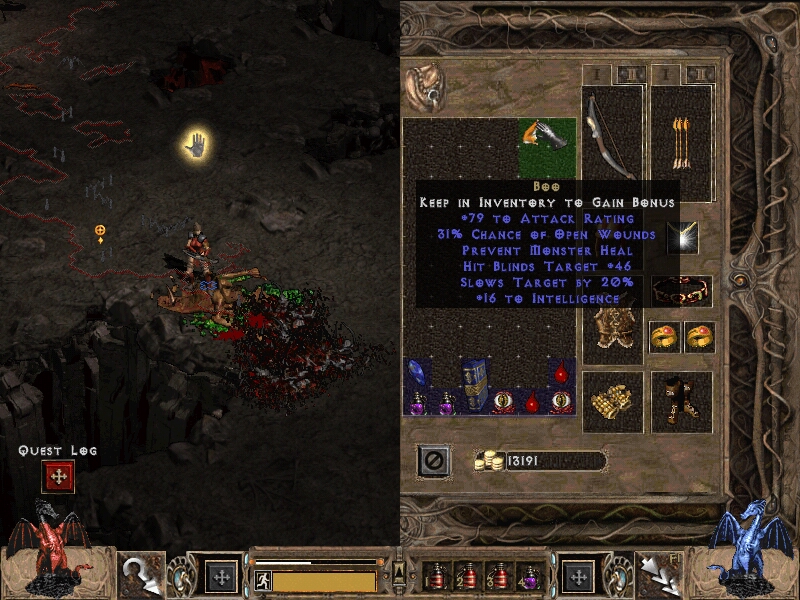Image resolution: width=800 pixels, height=600 pixels.
Task: Toggle the run/walk button
Action: tap(262, 580)
